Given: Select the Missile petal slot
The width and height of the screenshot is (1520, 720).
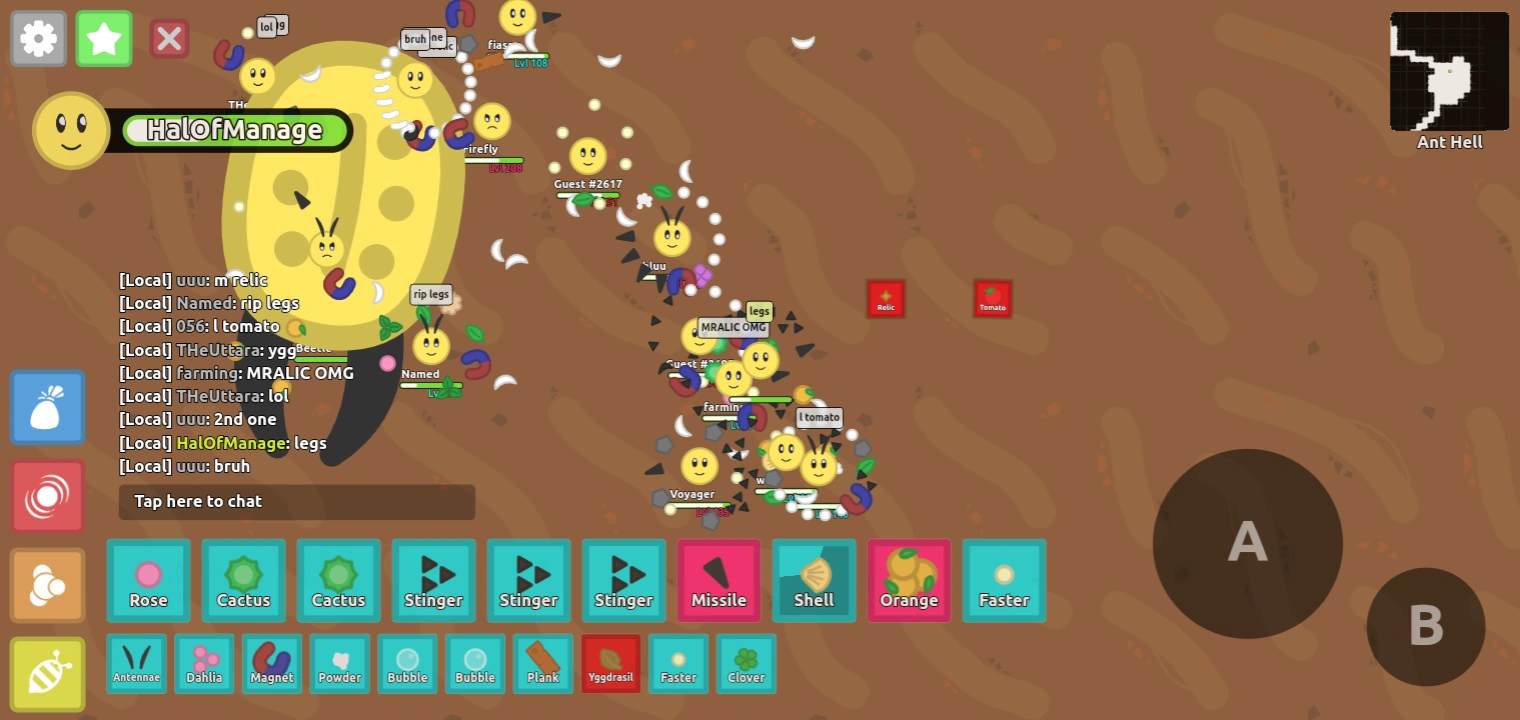Looking at the screenshot, I should click(x=718, y=580).
